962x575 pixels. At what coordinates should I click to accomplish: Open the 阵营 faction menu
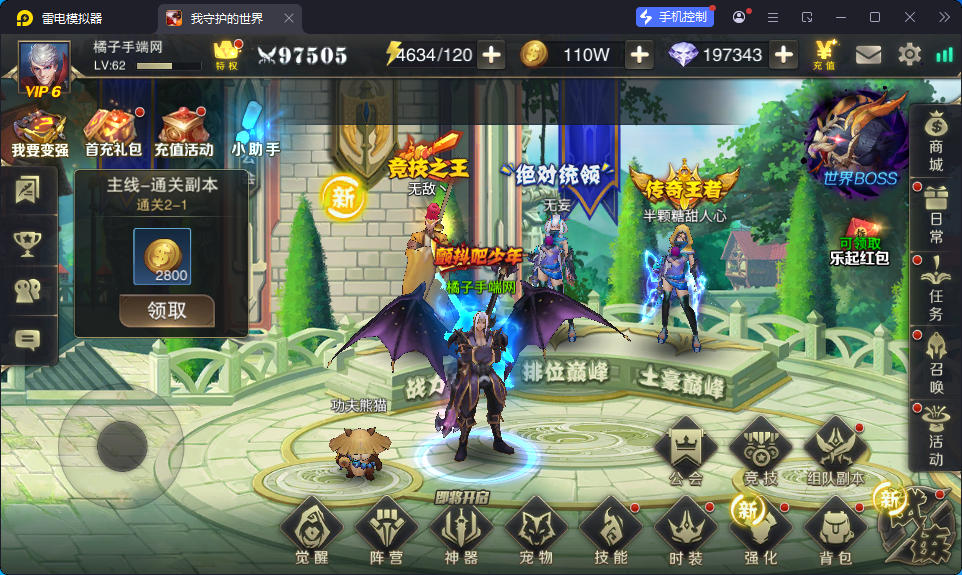[x=385, y=529]
